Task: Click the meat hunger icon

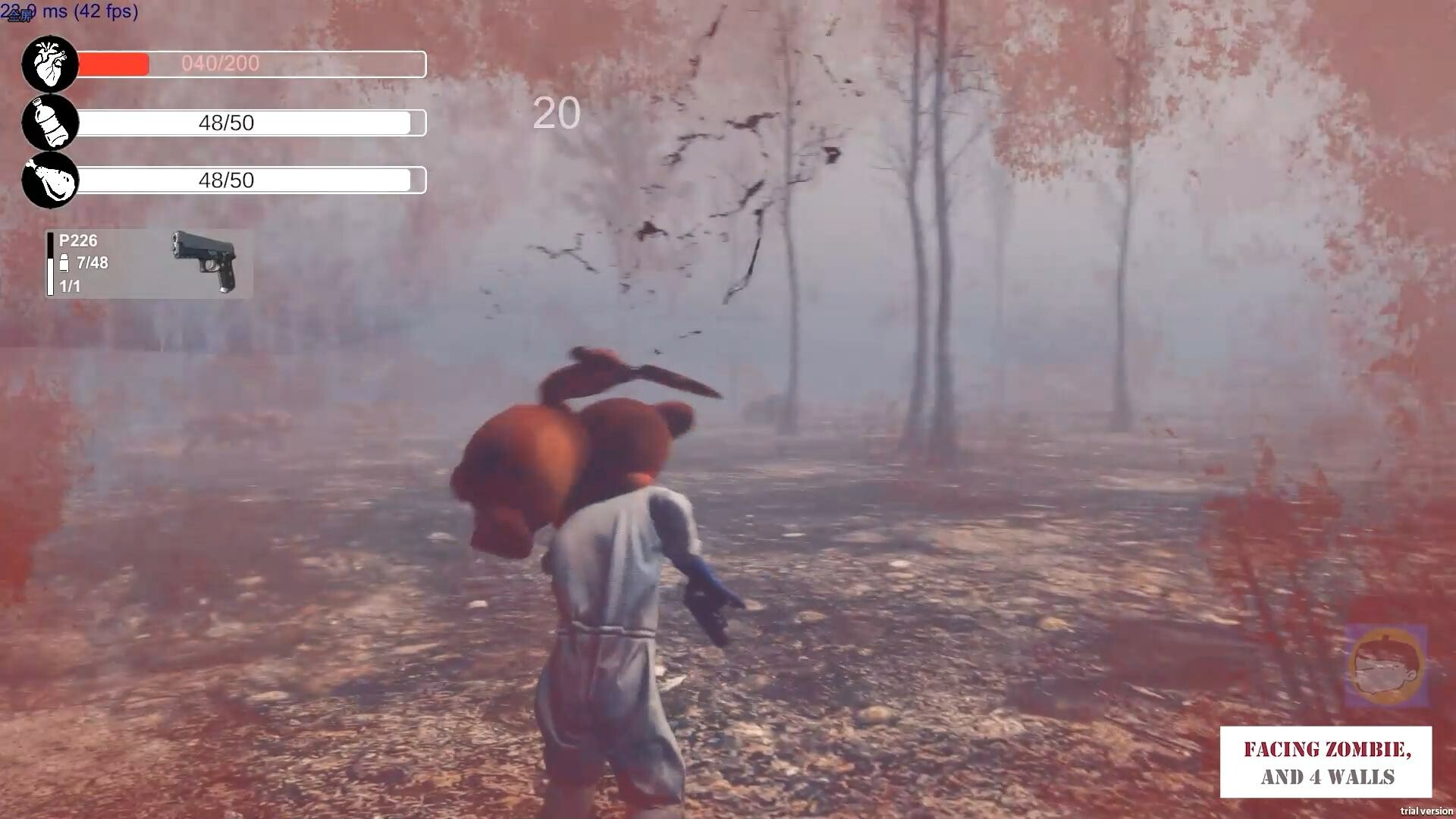Action: (x=49, y=180)
